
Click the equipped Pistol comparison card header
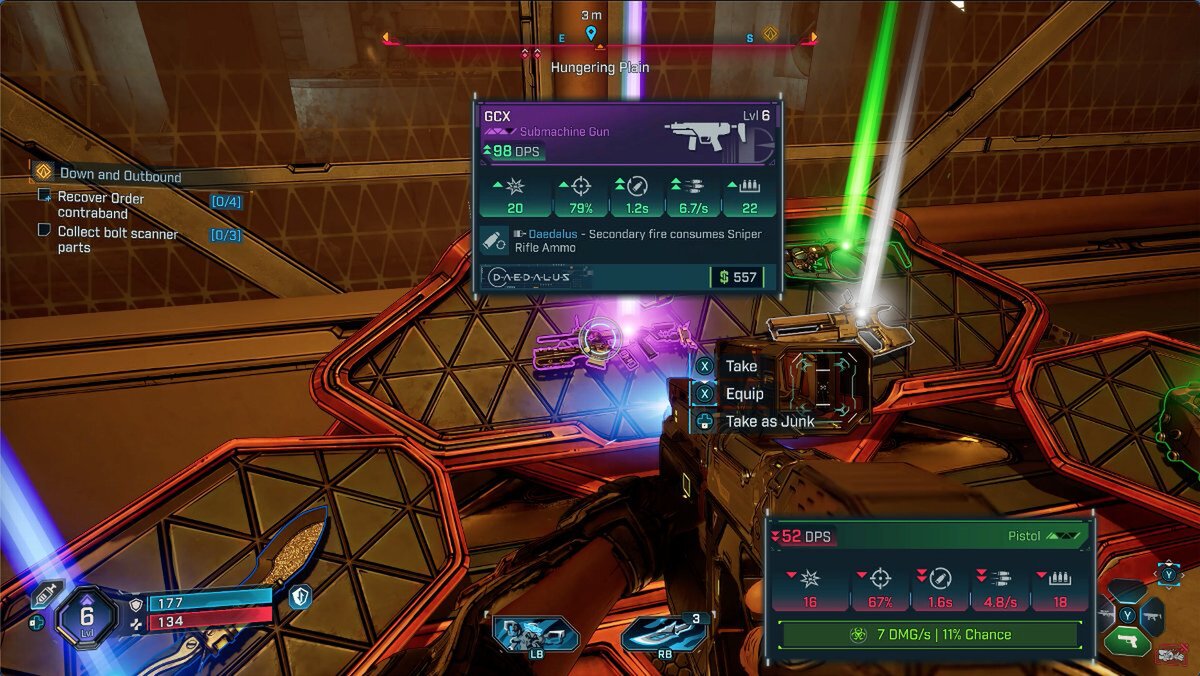(931, 537)
